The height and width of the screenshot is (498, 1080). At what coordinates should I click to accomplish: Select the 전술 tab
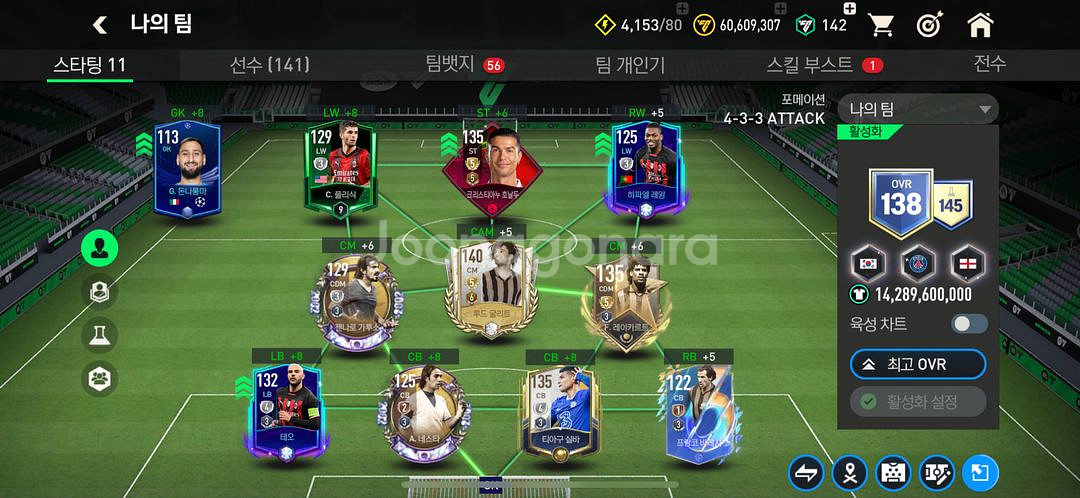(989, 64)
